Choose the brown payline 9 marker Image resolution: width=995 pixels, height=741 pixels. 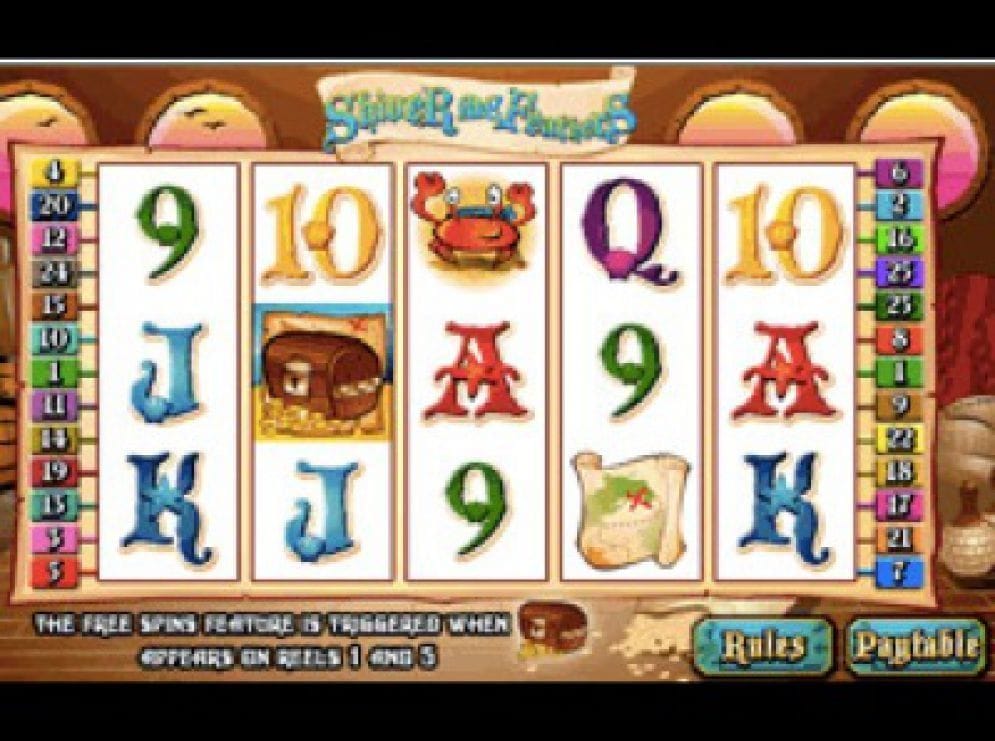pyautogui.click(x=899, y=405)
